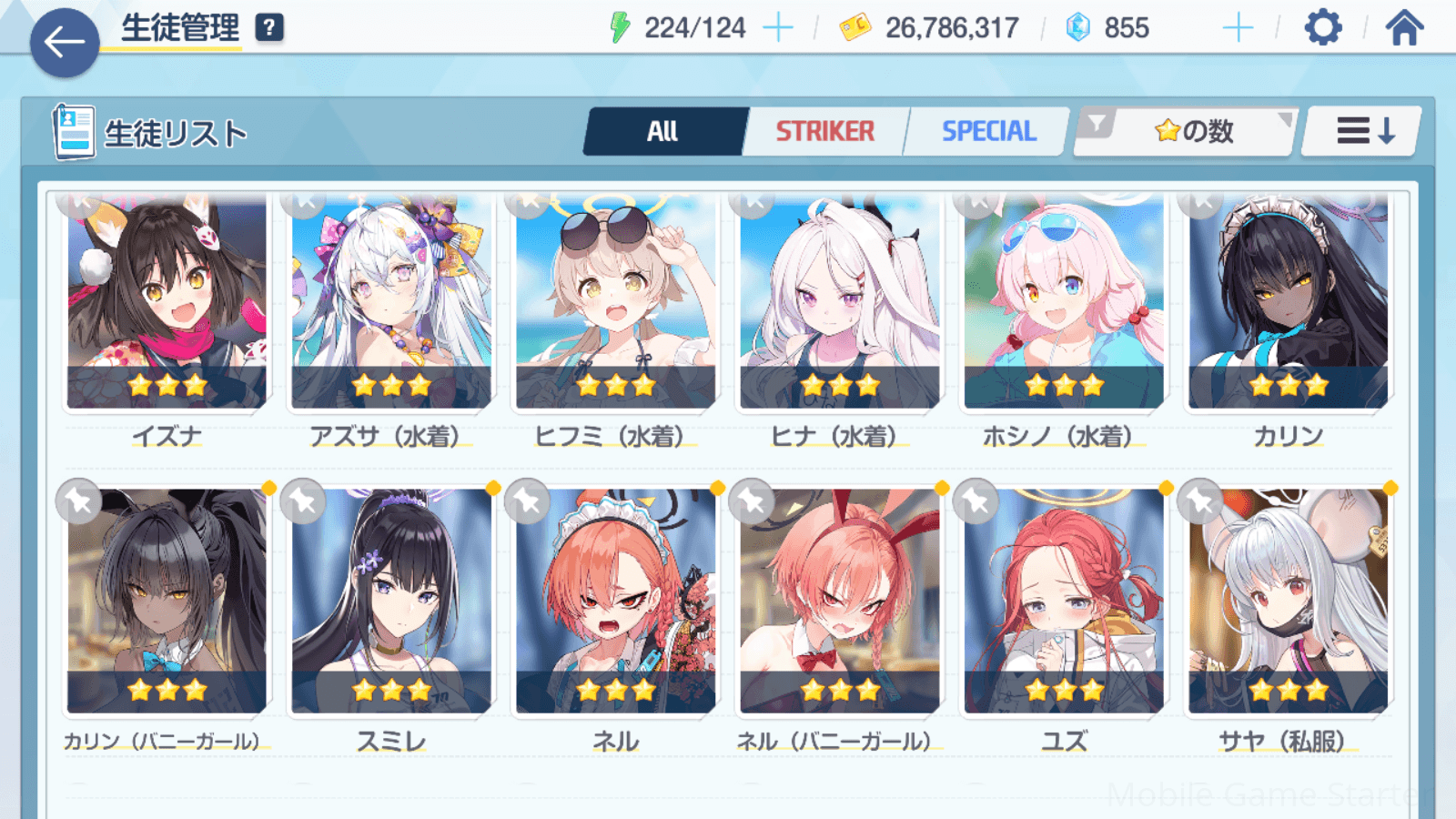The width and height of the screenshot is (1456, 819).
Task: Open the スミレ student card
Action: pyautogui.click(x=391, y=601)
